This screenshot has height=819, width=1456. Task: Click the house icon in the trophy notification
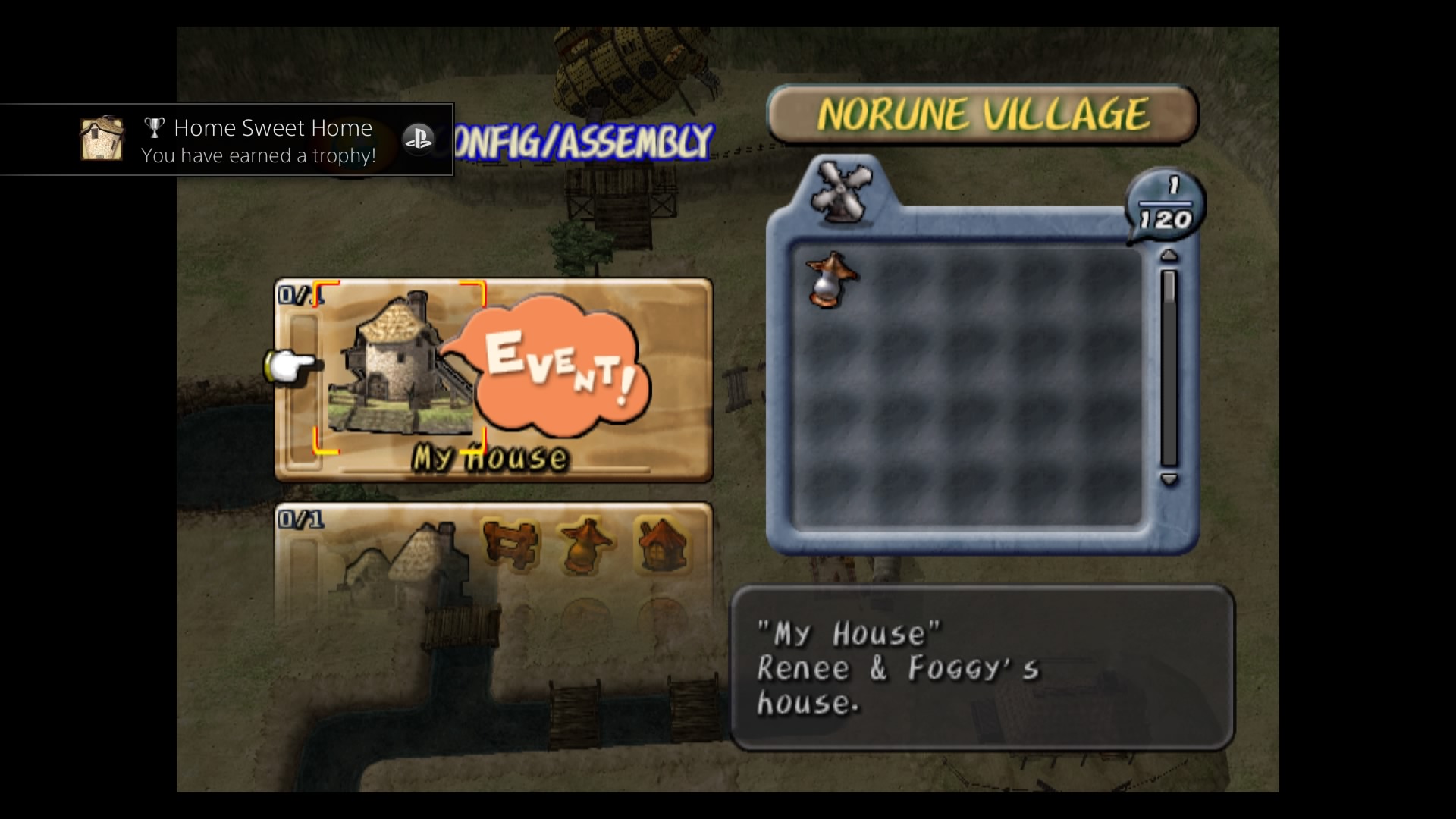click(x=101, y=139)
